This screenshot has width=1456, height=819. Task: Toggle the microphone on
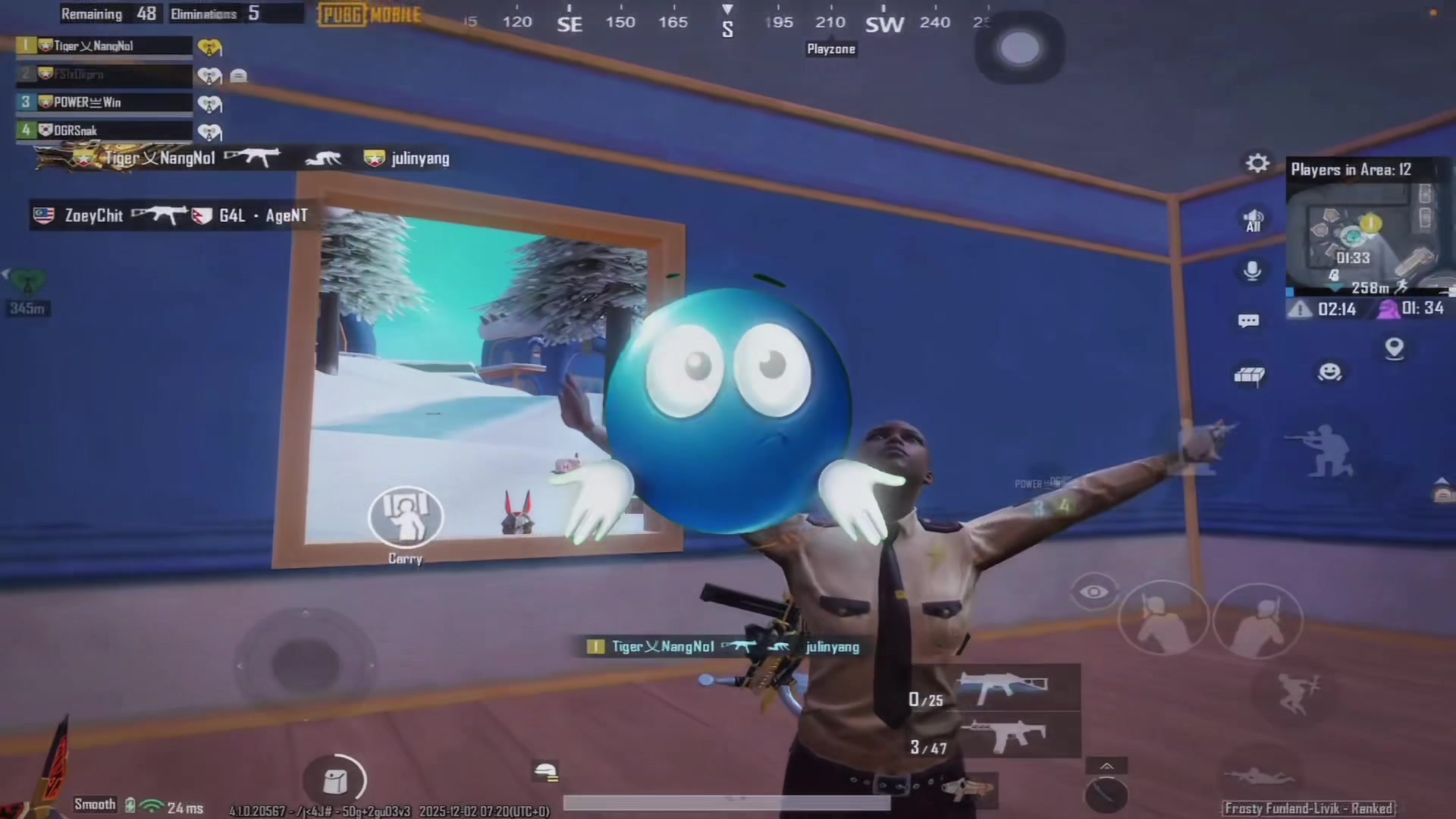click(x=1253, y=270)
